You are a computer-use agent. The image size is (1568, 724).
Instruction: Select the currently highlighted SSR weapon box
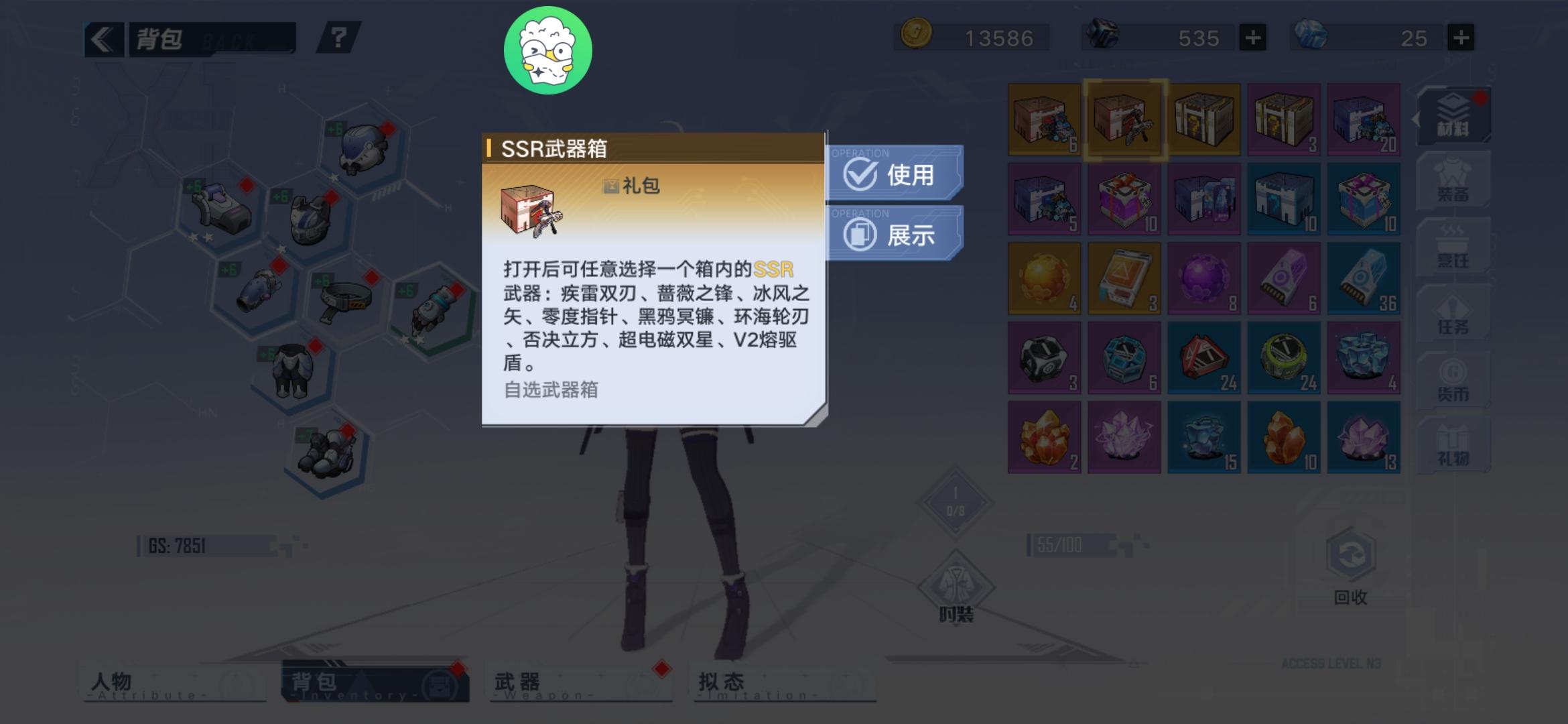[1124, 121]
